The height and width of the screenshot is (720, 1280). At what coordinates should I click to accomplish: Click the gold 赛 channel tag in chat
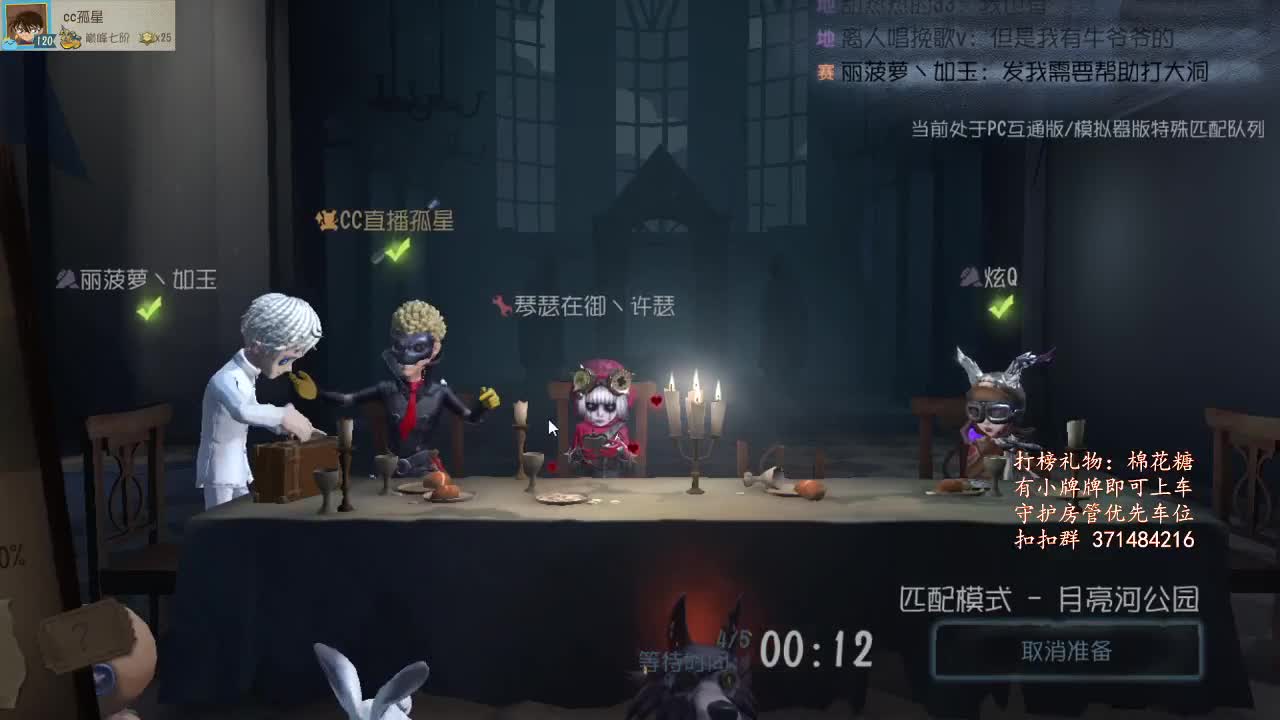point(824,70)
